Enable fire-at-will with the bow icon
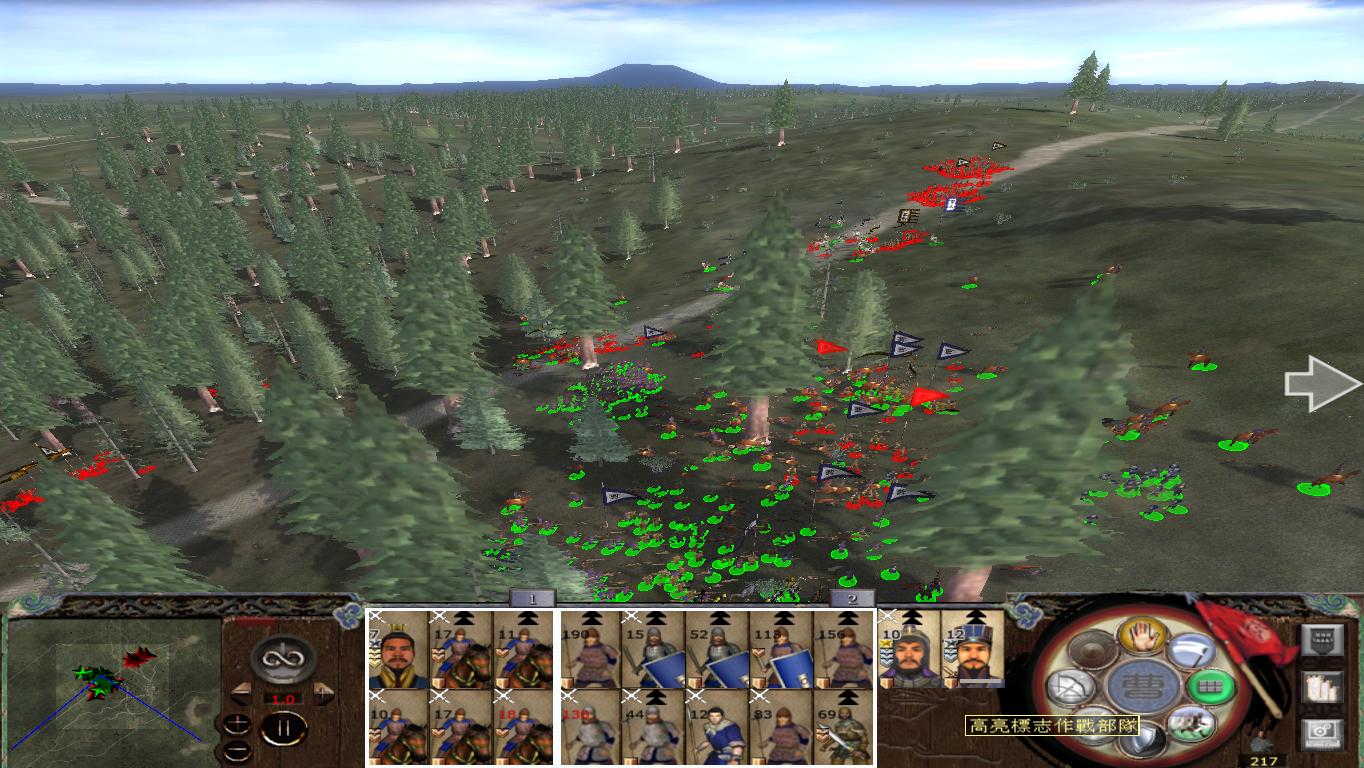This screenshot has width=1364, height=768. tap(1071, 685)
